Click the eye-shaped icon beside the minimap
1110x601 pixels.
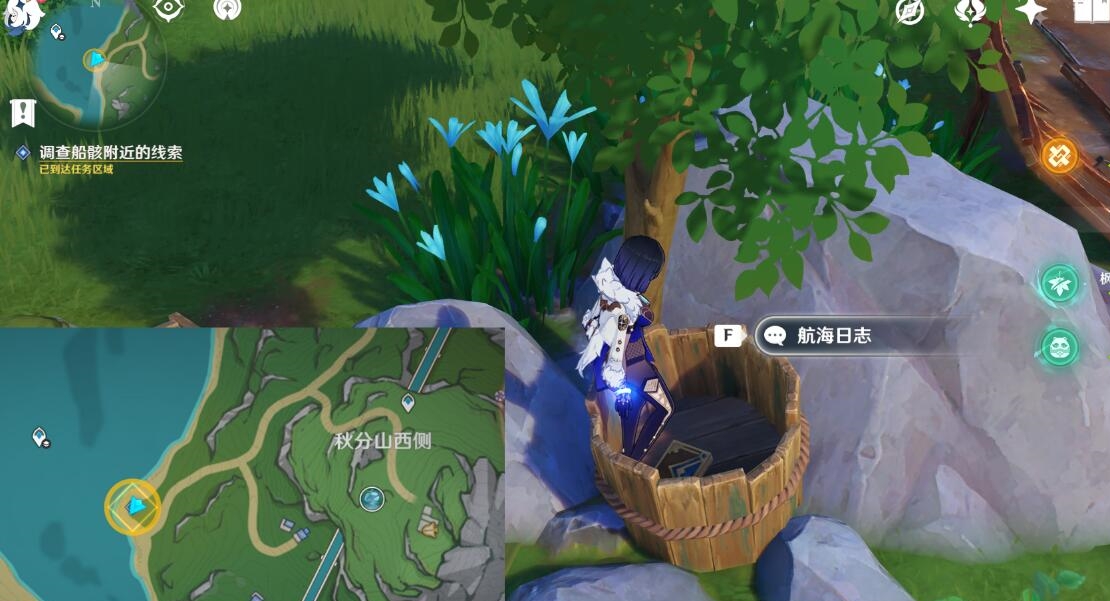168,10
